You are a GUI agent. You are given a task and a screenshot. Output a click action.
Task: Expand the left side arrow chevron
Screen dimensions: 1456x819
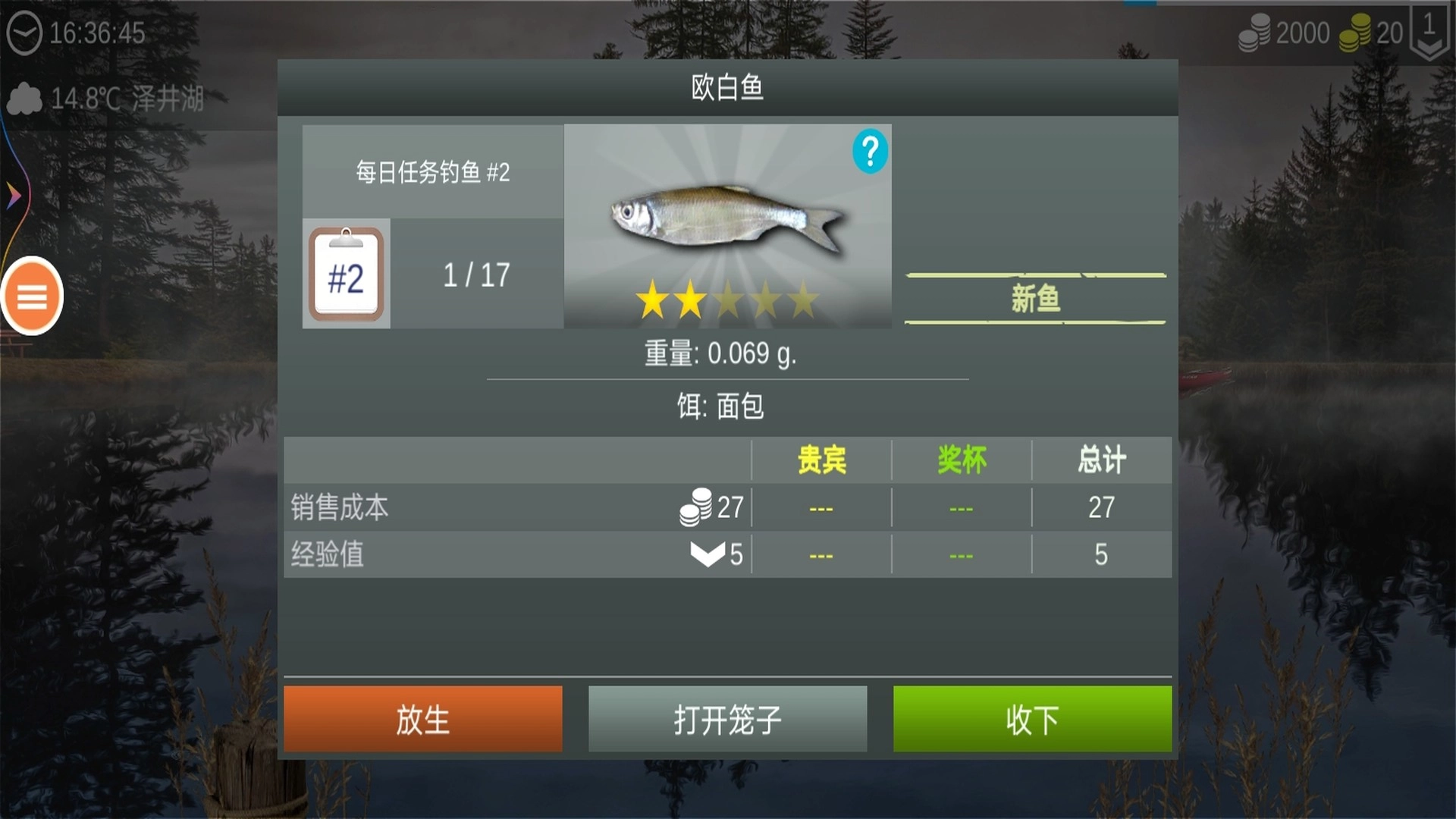12,194
